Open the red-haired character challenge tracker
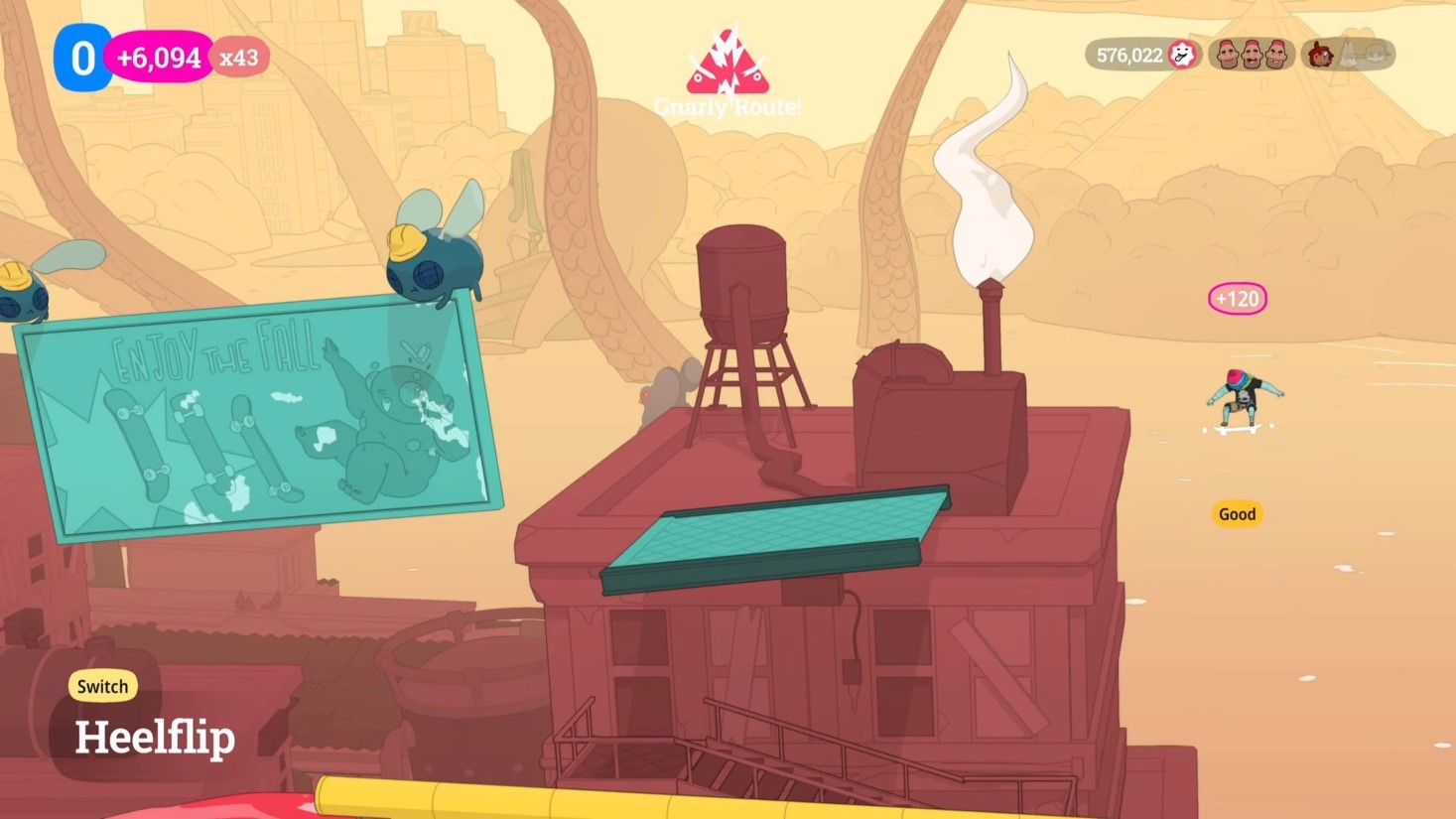Viewport: 1456px width, 819px height. click(1347, 55)
